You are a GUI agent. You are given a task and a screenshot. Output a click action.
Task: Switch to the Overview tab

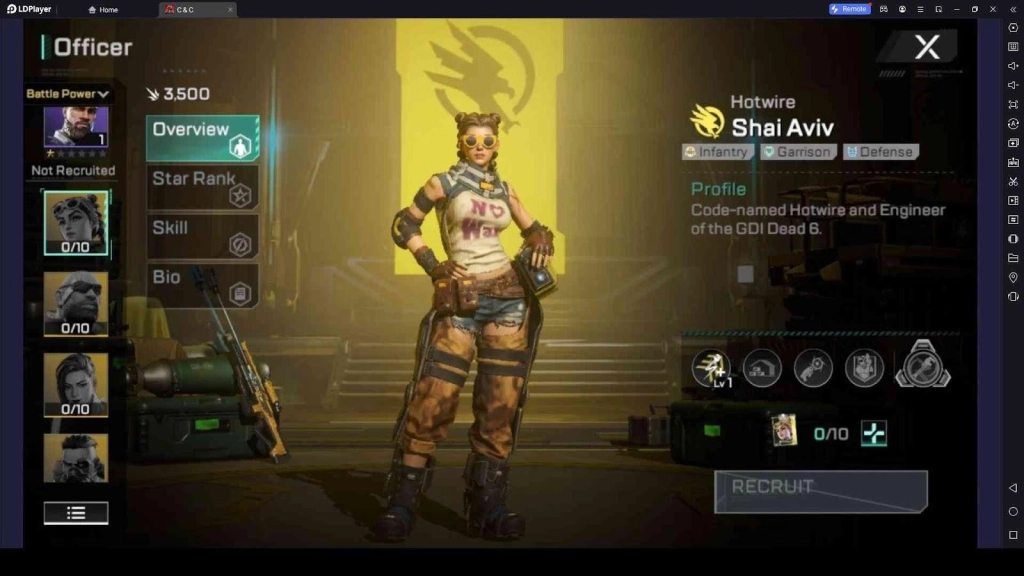click(x=202, y=137)
